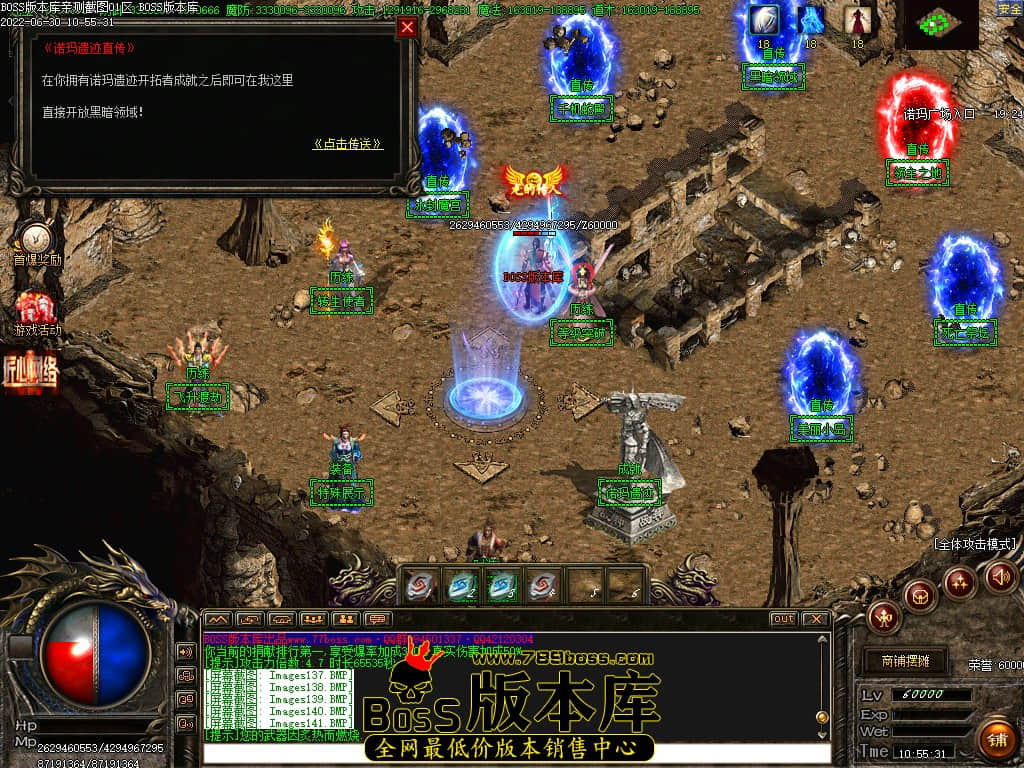Image resolution: width=1024 pixels, height=768 pixels.
Task: Click the 匠心网络 glowing banner
Action: coord(30,368)
